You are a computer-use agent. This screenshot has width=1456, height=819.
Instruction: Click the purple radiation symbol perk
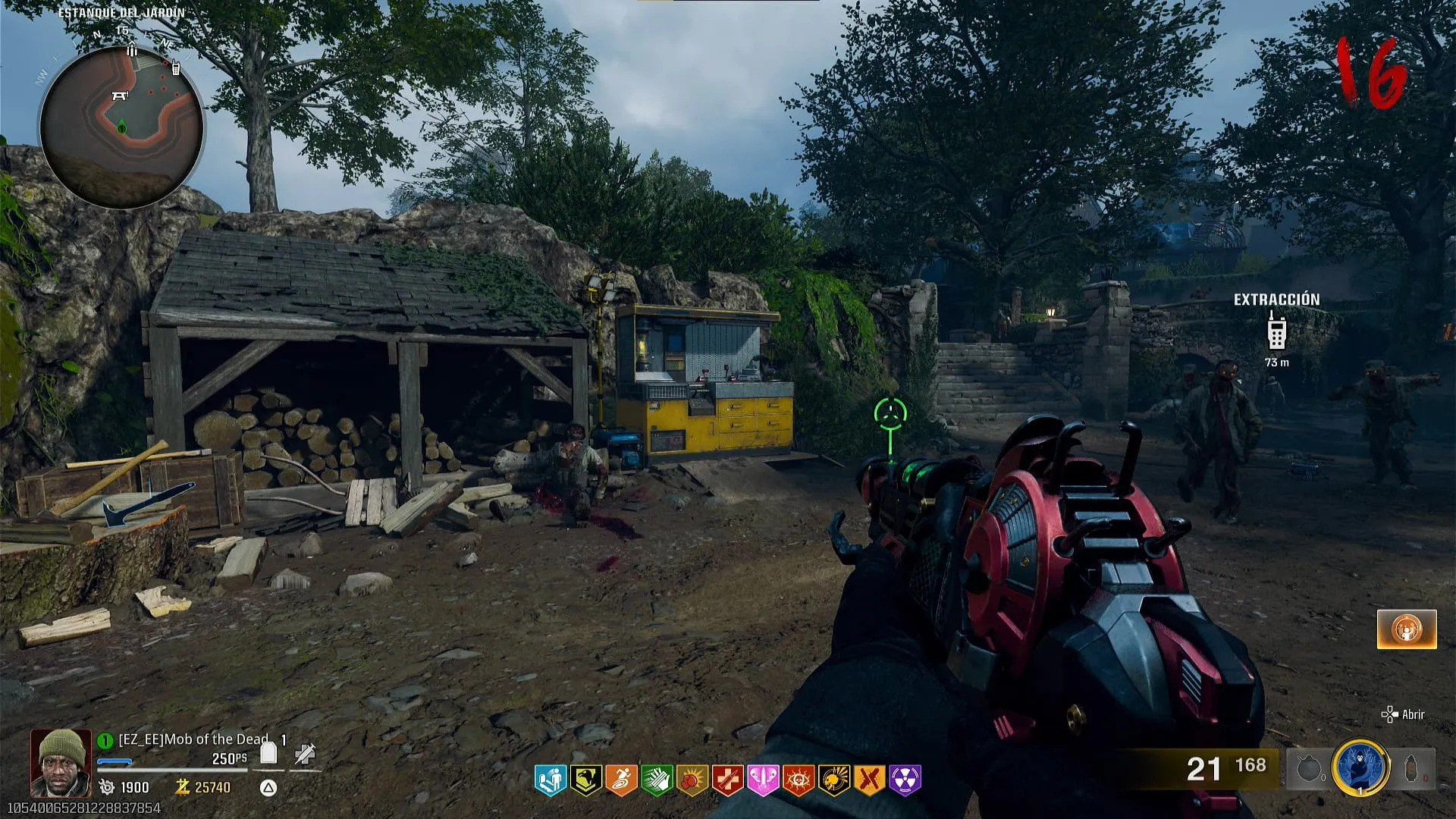[x=905, y=780]
